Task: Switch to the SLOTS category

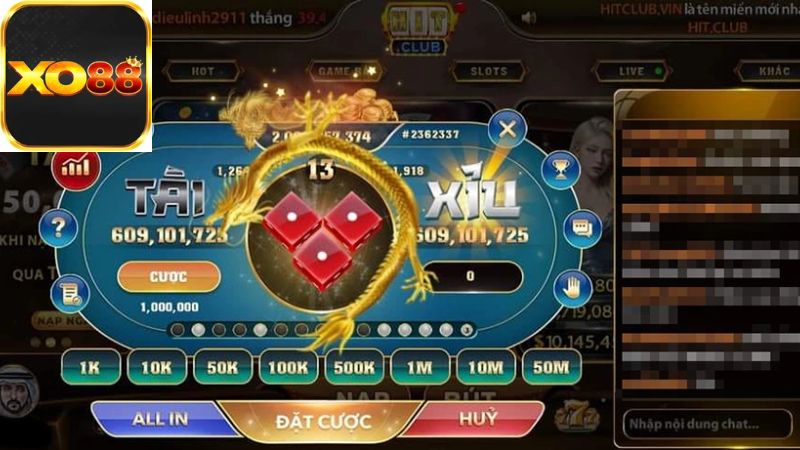Action: pos(481,72)
